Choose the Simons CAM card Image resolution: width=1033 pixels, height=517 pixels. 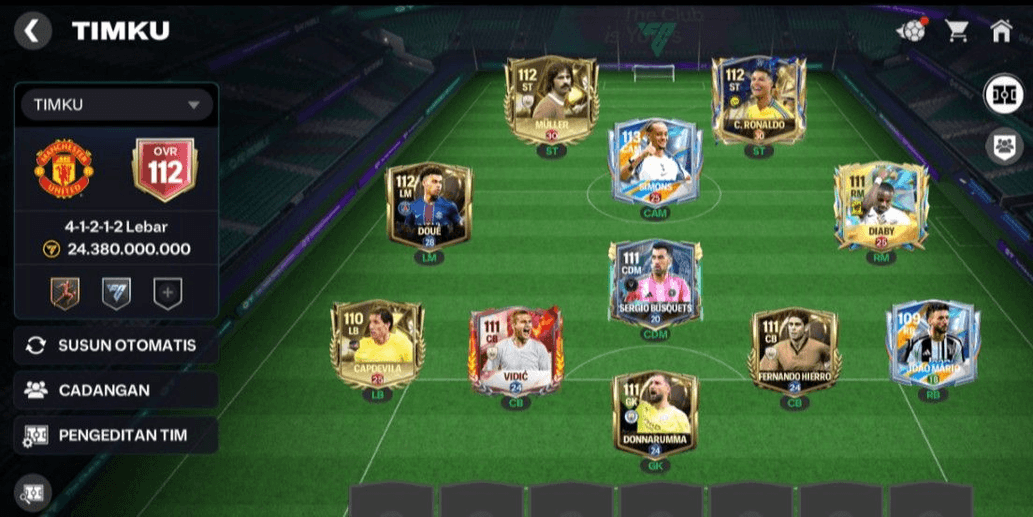655,163
